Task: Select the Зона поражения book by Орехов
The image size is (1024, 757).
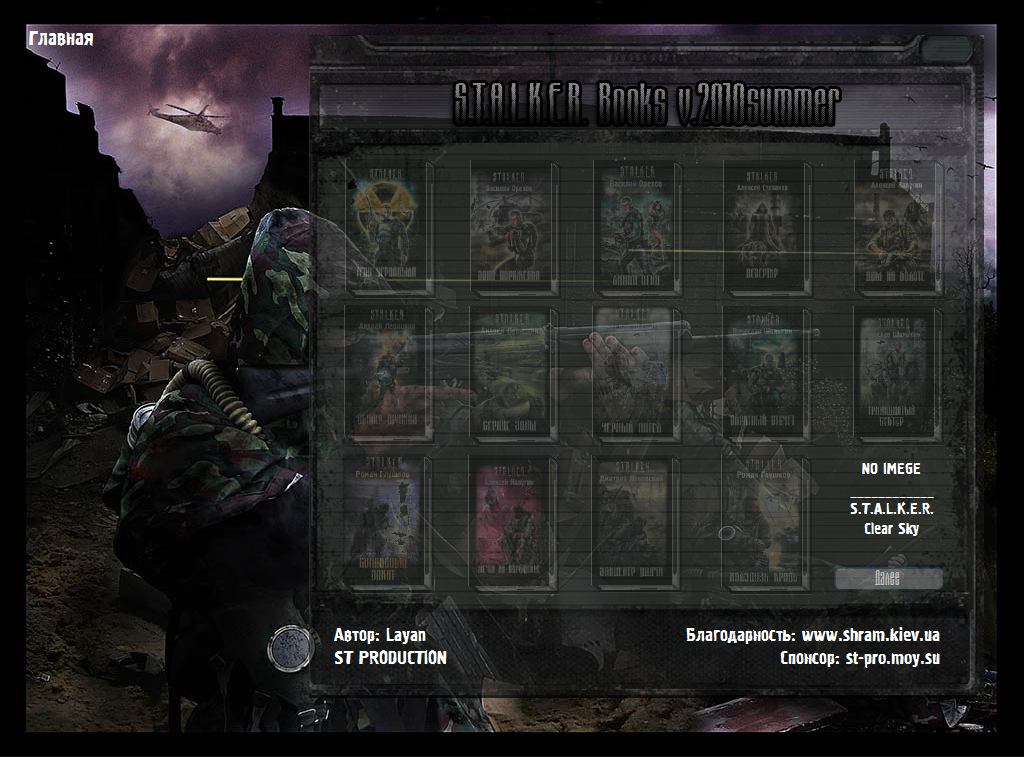Action: (513, 226)
